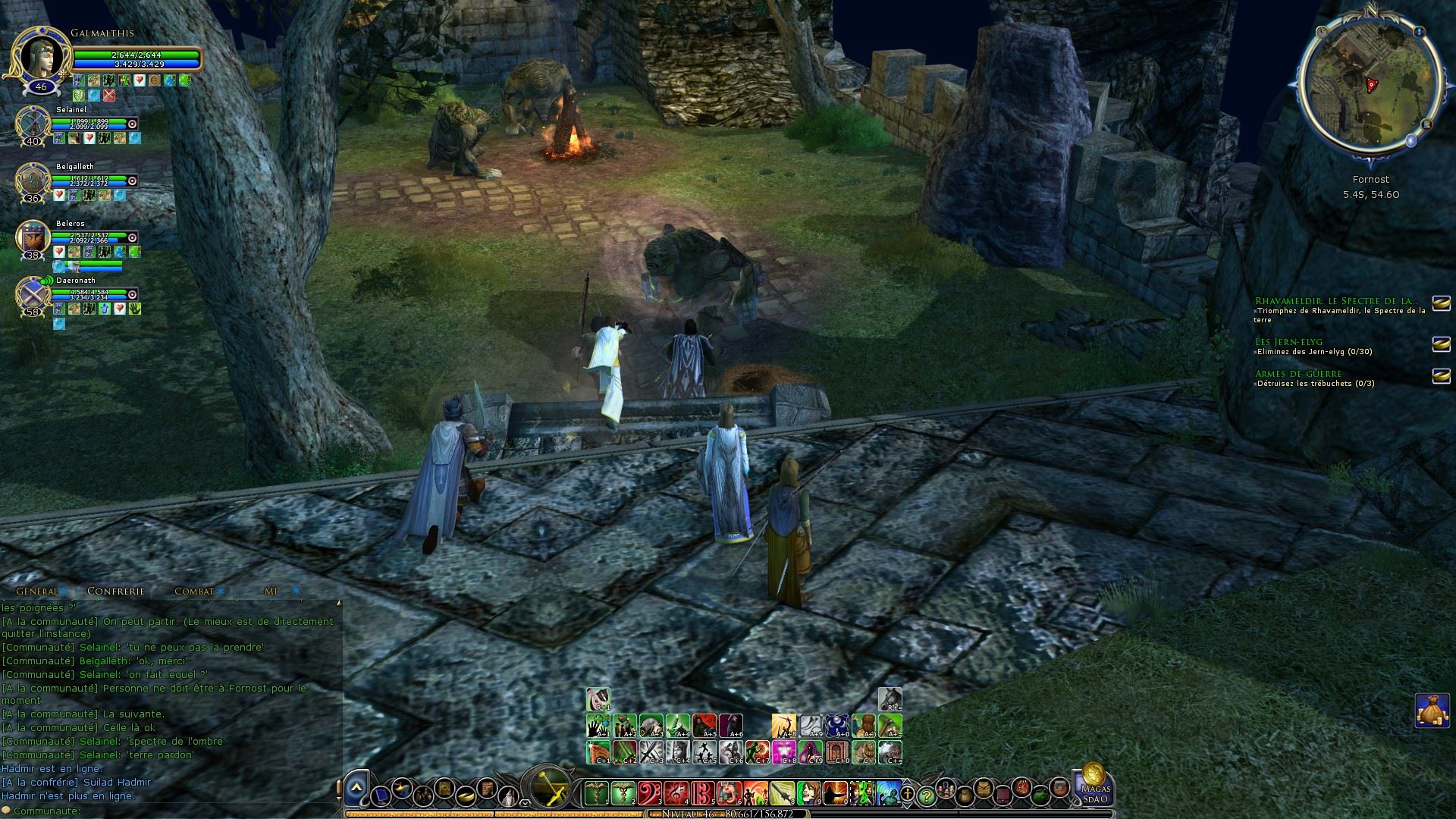Open the Rhavameldir quest tracker entry
Viewport: 1456px width, 819px height.
[1335, 301]
